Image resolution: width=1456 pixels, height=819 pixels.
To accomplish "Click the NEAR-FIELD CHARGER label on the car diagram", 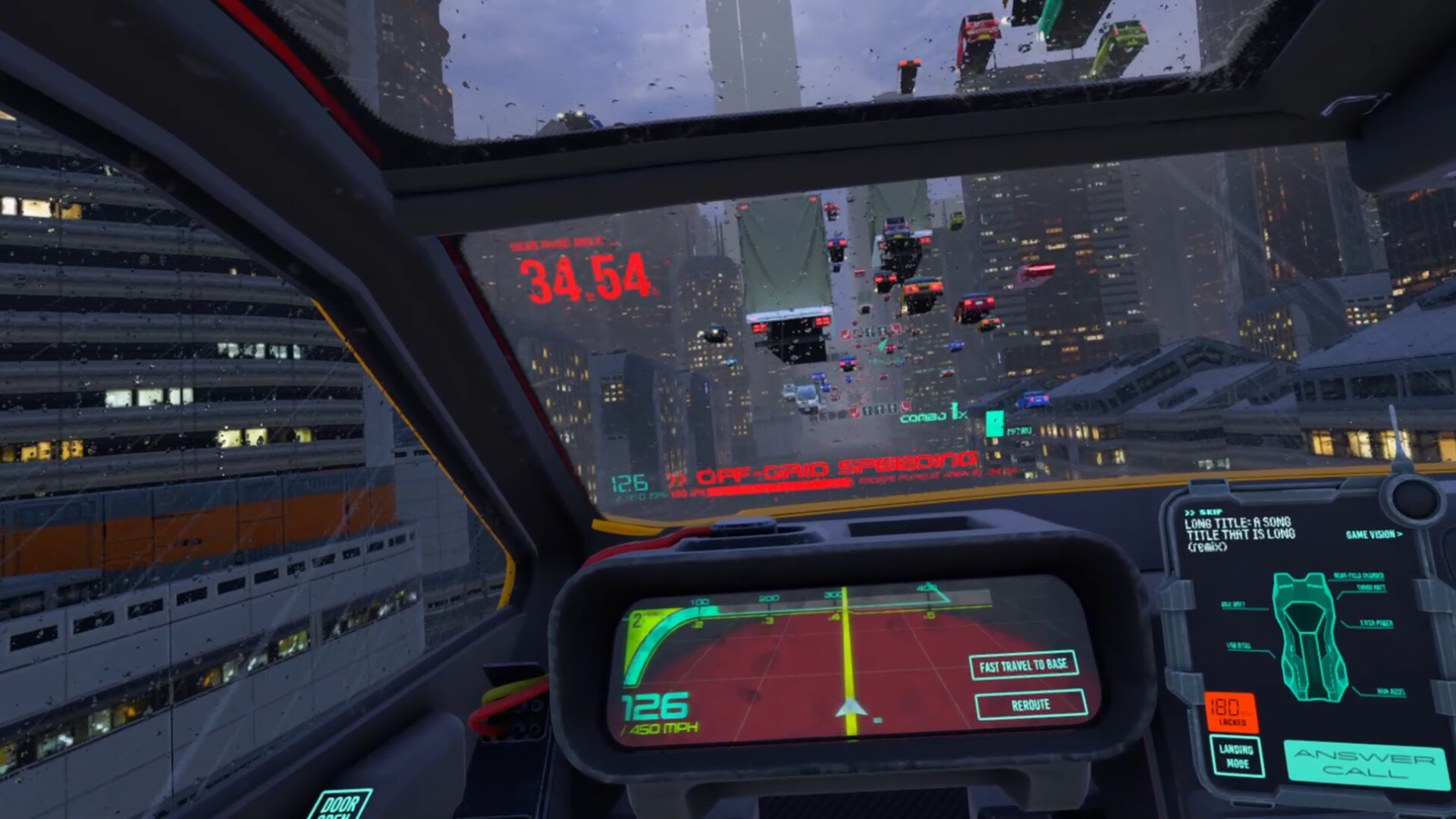I will (x=1358, y=576).
